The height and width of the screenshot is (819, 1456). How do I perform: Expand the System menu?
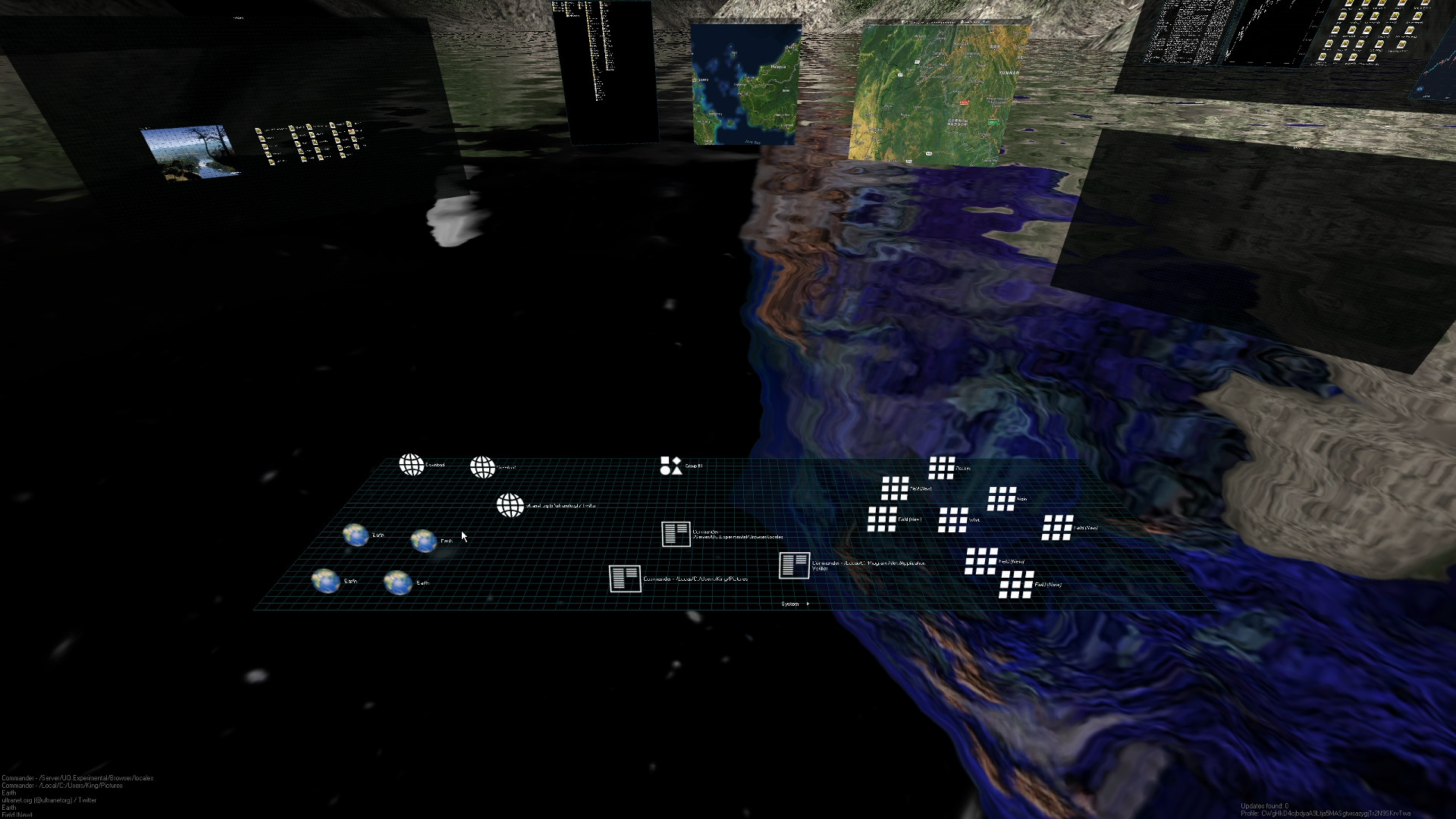point(790,604)
